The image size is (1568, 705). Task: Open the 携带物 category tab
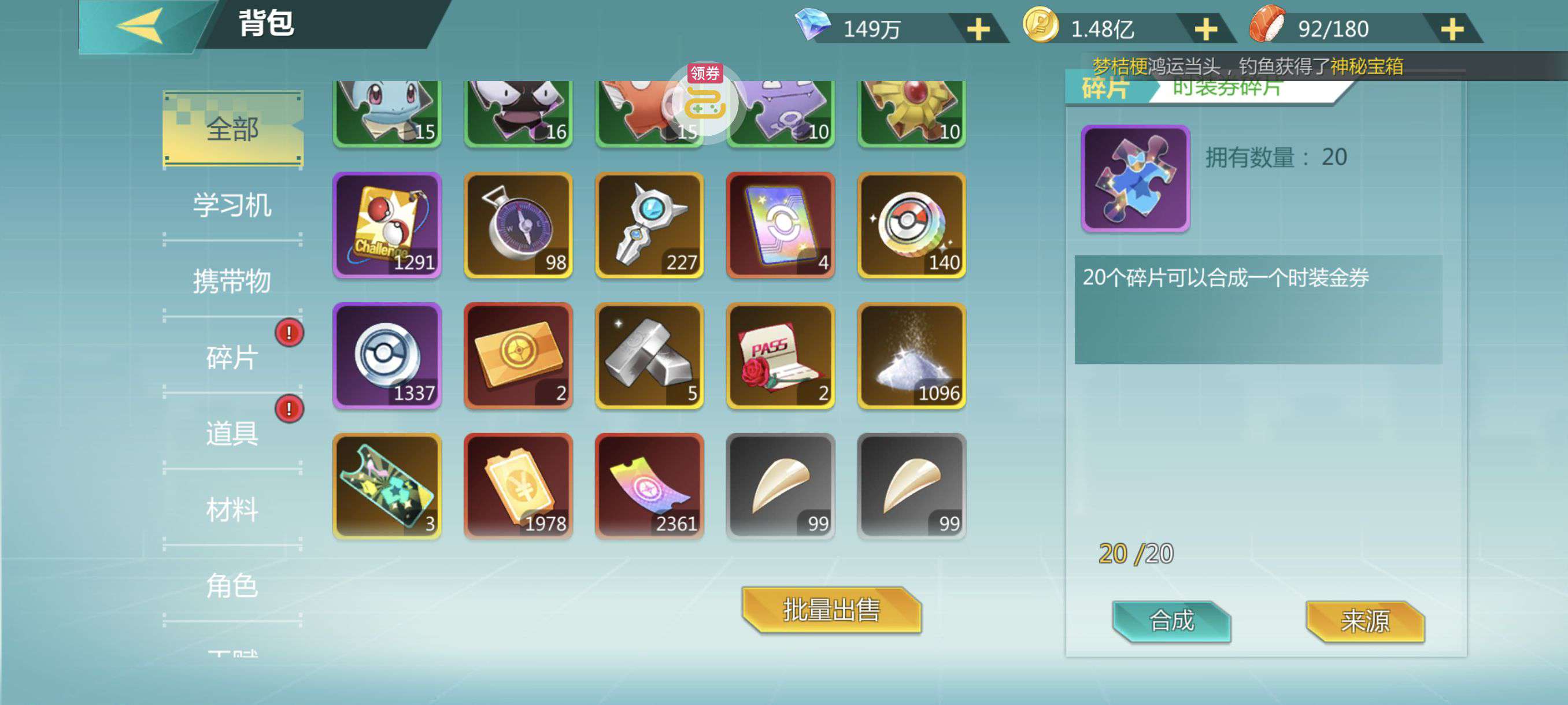(232, 281)
